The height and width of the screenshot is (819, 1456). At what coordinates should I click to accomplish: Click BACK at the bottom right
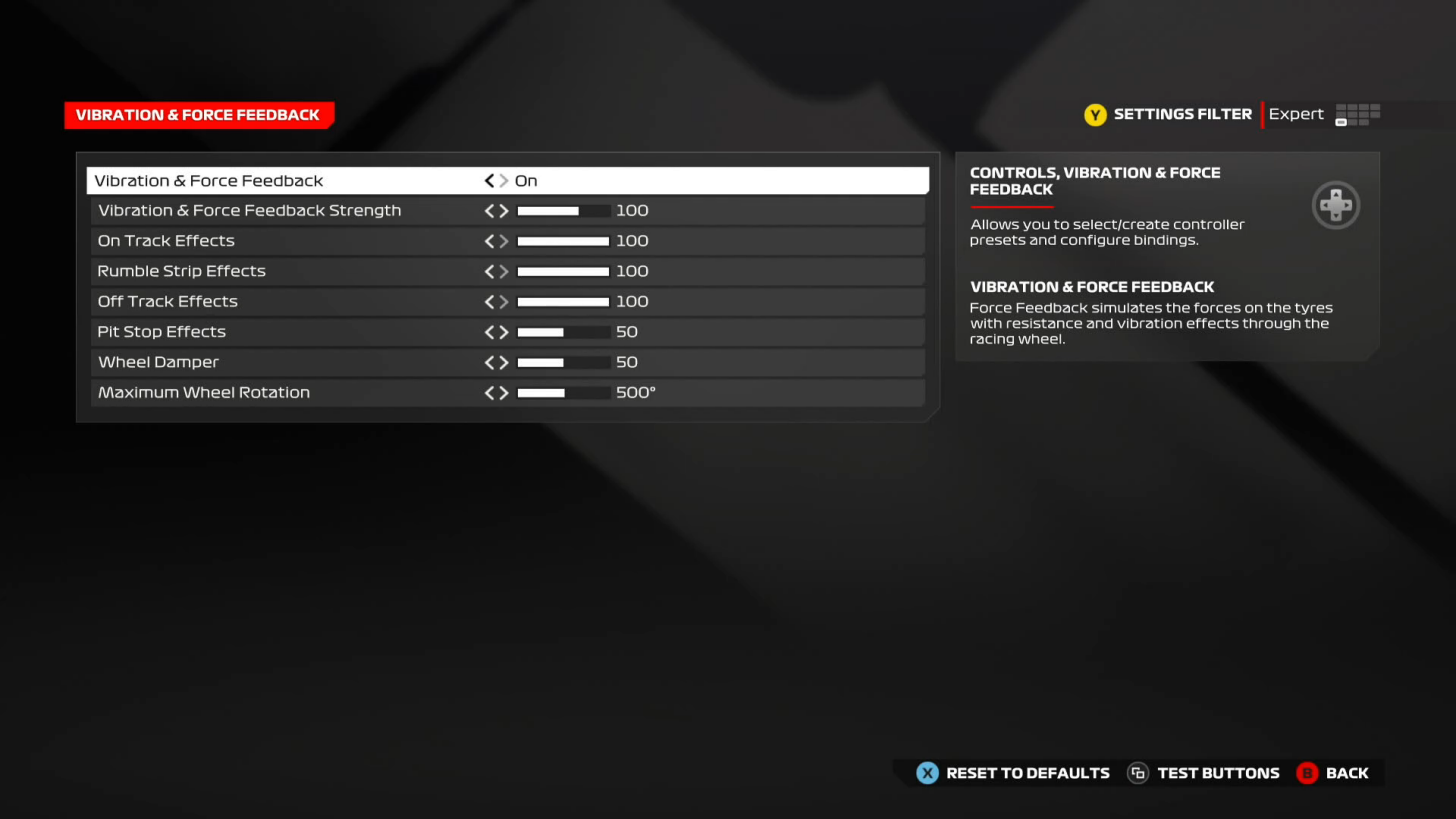[1347, 772]
